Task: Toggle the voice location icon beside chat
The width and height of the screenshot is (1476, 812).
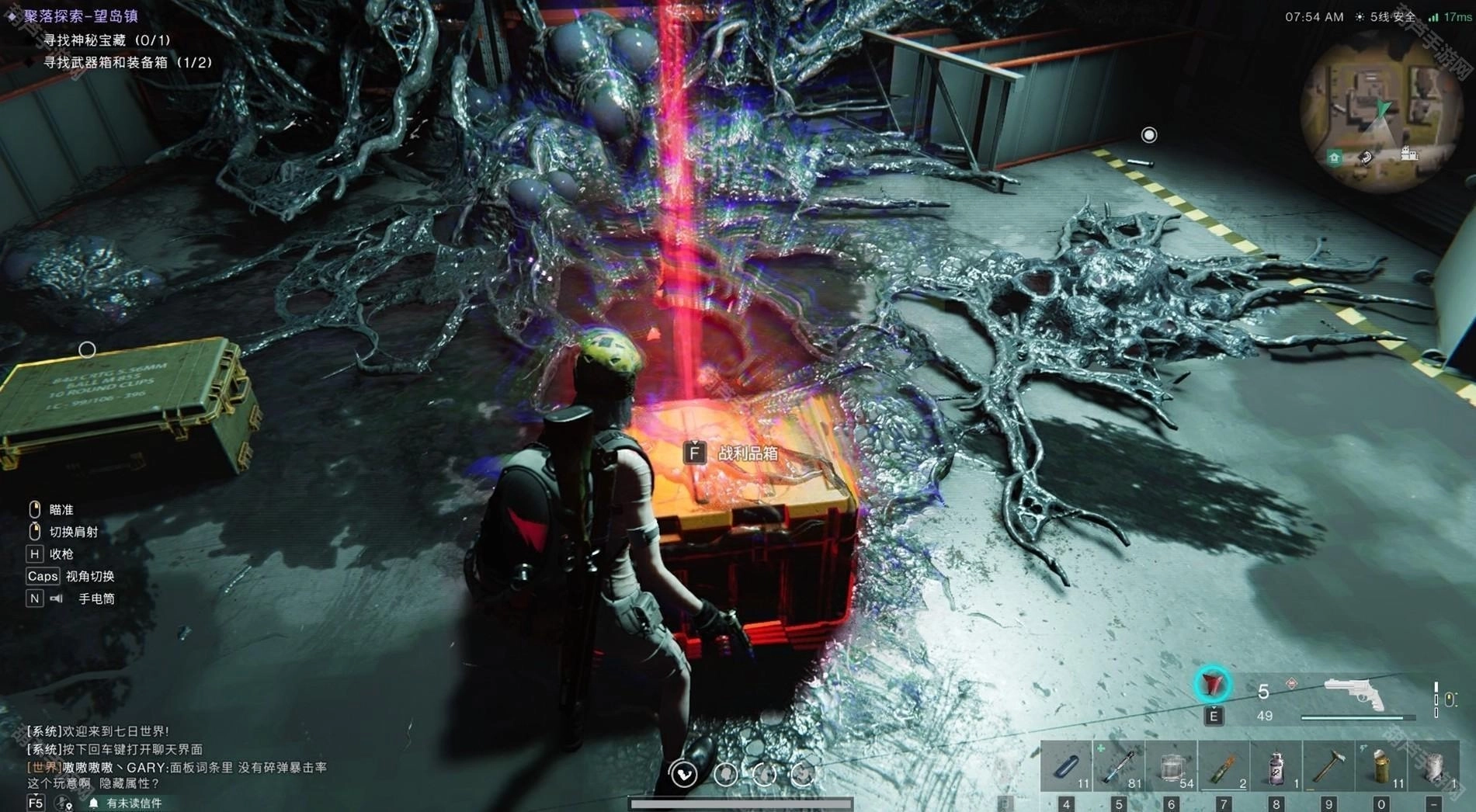Action: (x=64, y=803)
